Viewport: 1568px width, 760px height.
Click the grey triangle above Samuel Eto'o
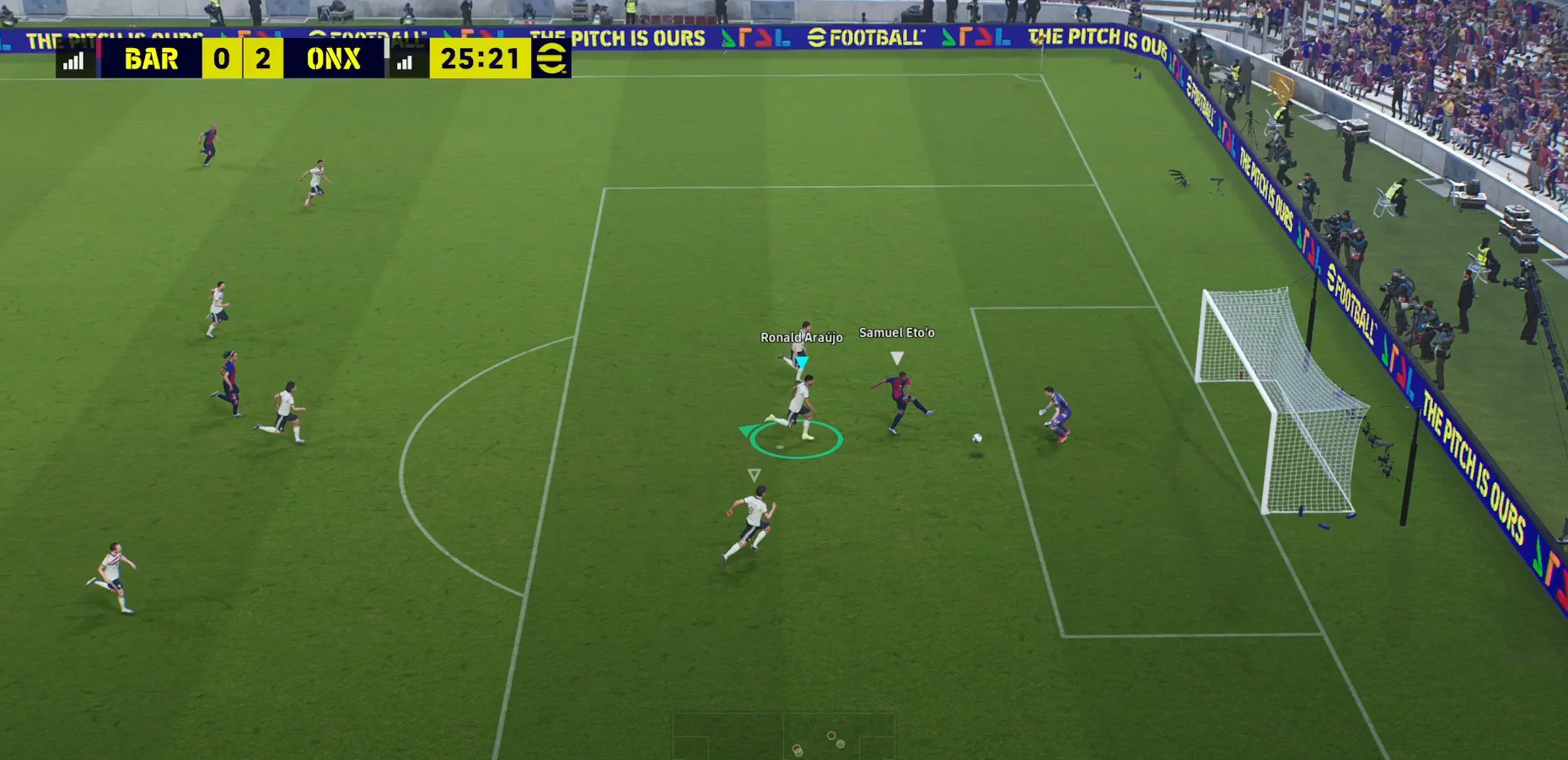coord(896,356)
